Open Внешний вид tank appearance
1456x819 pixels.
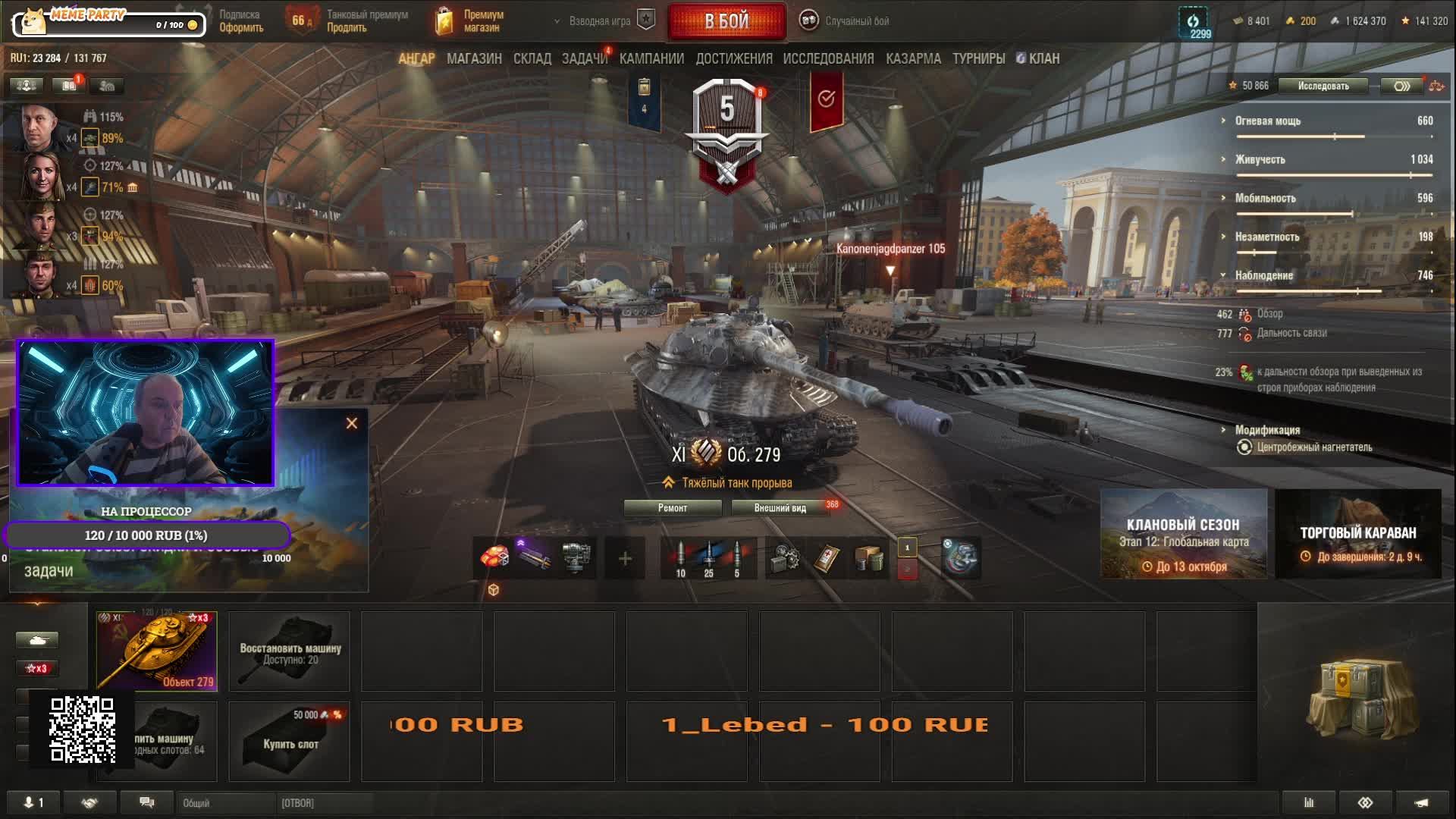(x=780, y=508)
